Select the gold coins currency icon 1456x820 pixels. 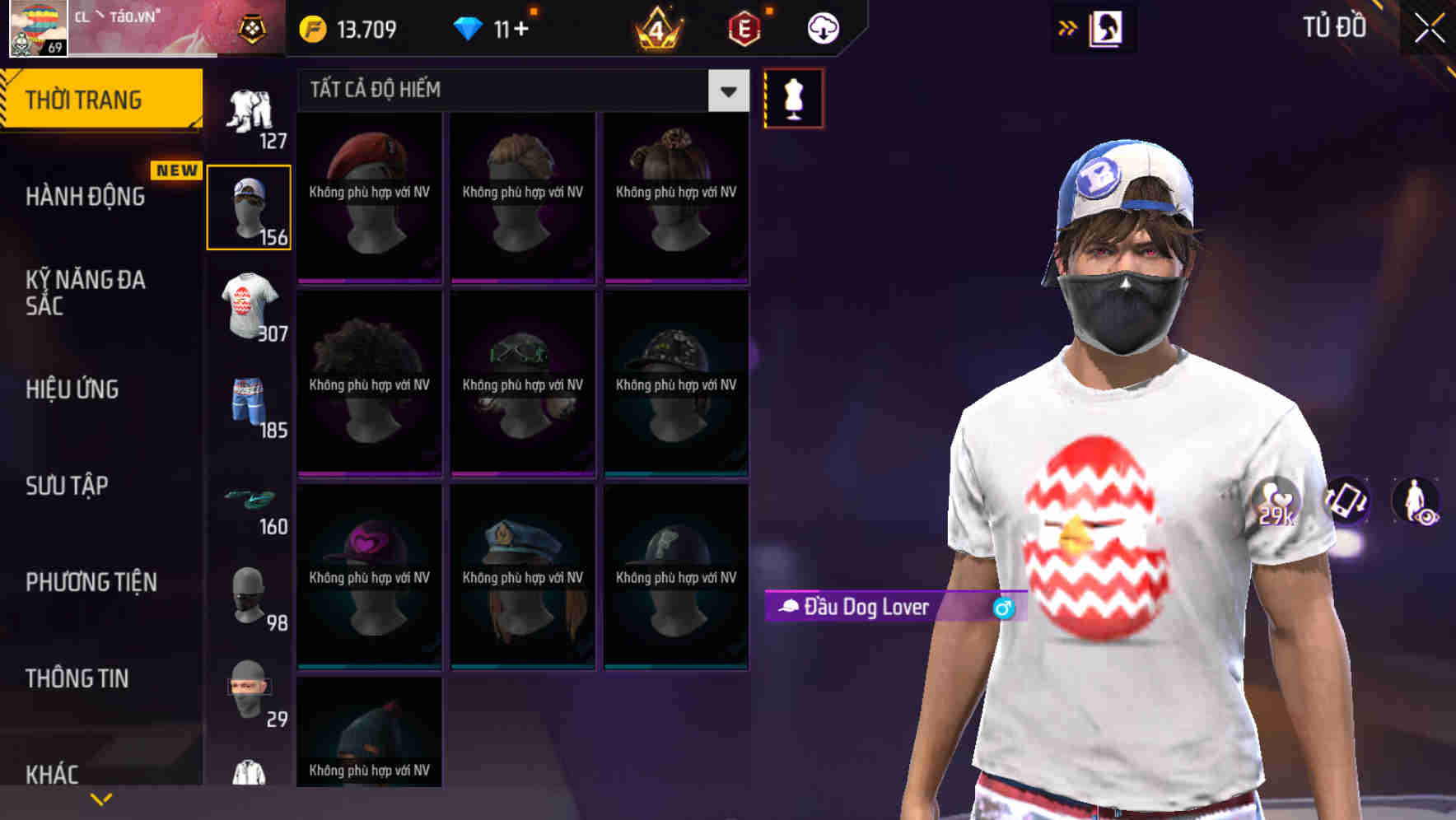(311, 27)
